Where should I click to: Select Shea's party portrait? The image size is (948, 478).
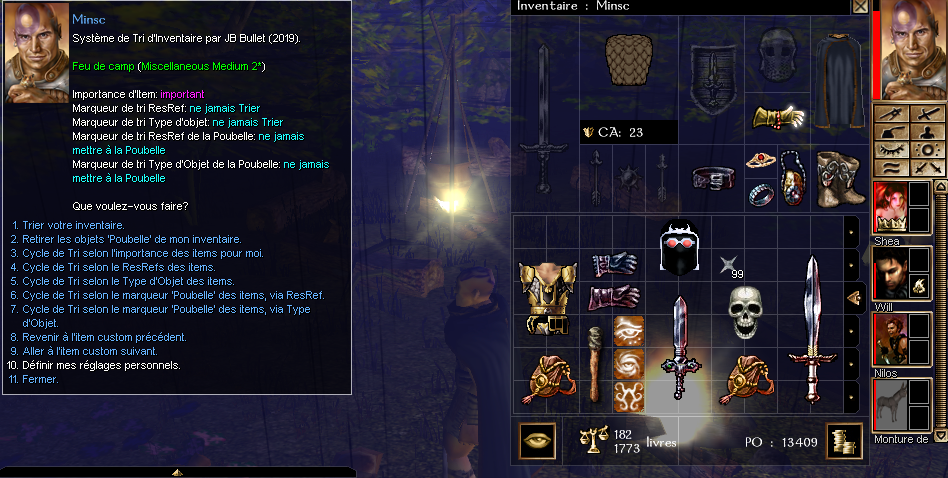pyautogui.click(x=888, y=207)
